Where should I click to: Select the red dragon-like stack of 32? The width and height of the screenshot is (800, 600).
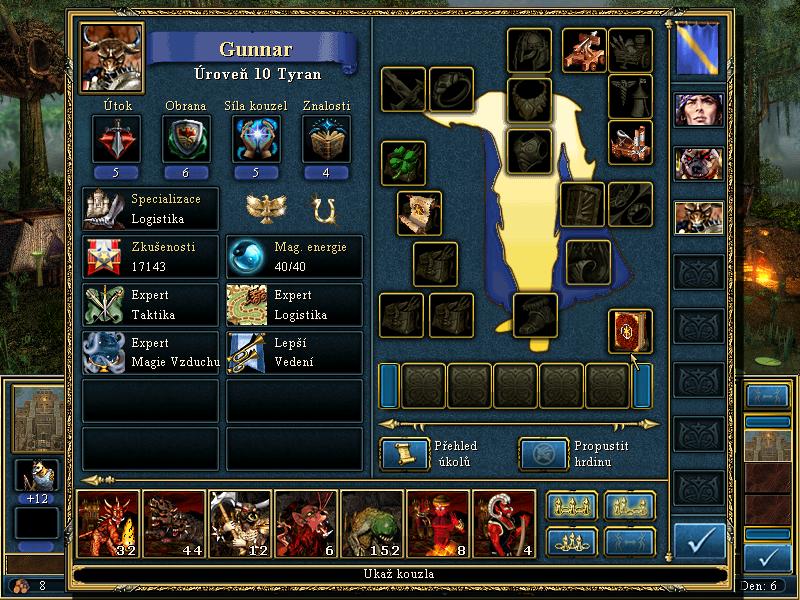[108, 523]
